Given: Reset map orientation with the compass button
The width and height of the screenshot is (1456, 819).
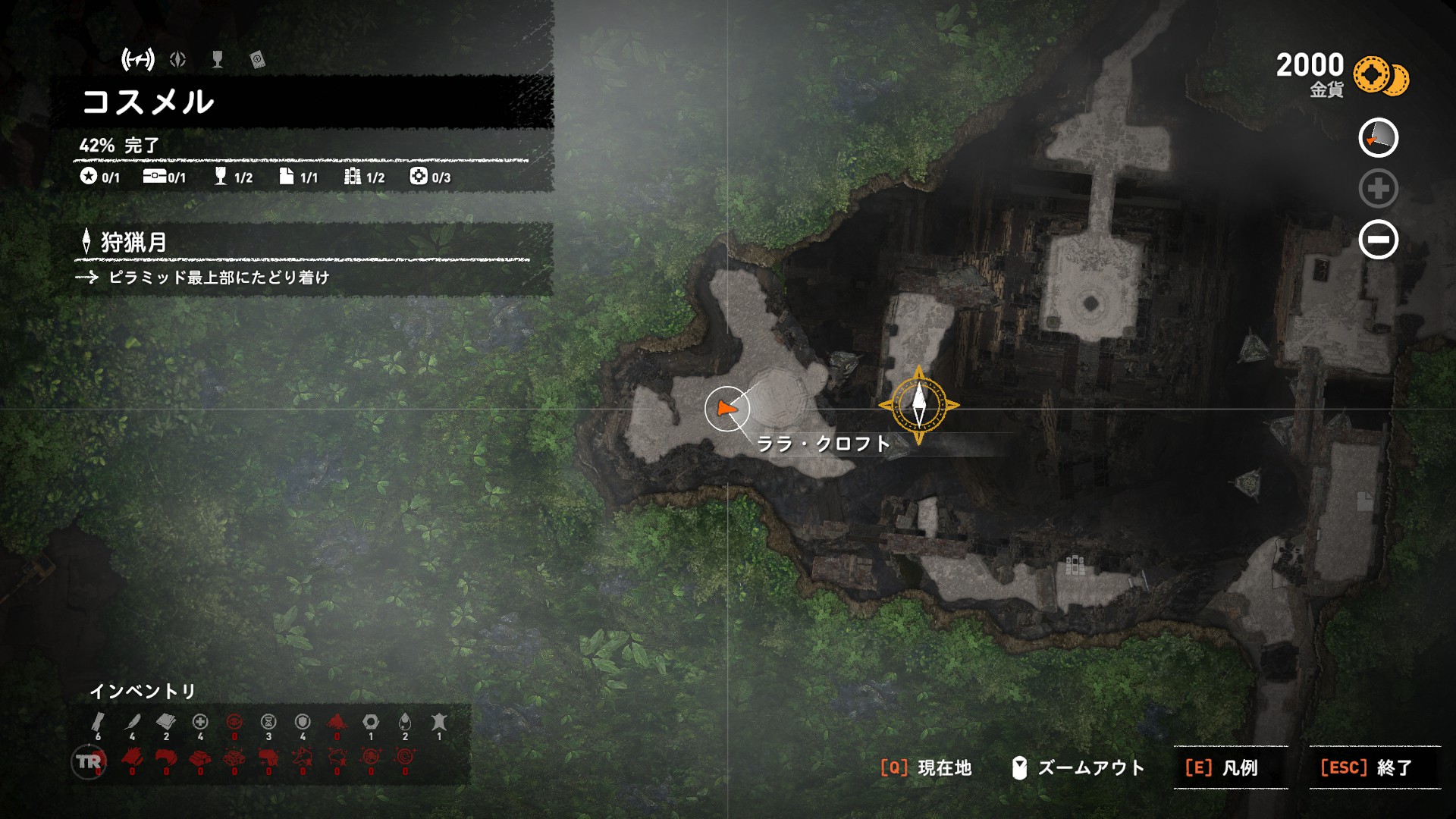Looking at the screenshot, I should coord(1378,138).
